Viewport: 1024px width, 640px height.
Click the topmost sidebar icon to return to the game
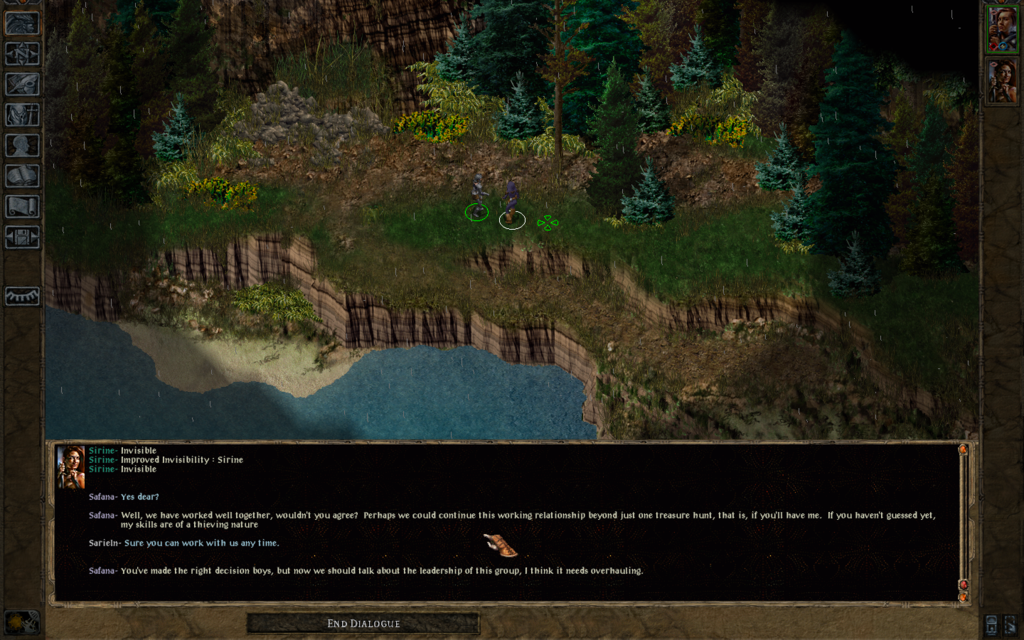(x=22, y=23)
